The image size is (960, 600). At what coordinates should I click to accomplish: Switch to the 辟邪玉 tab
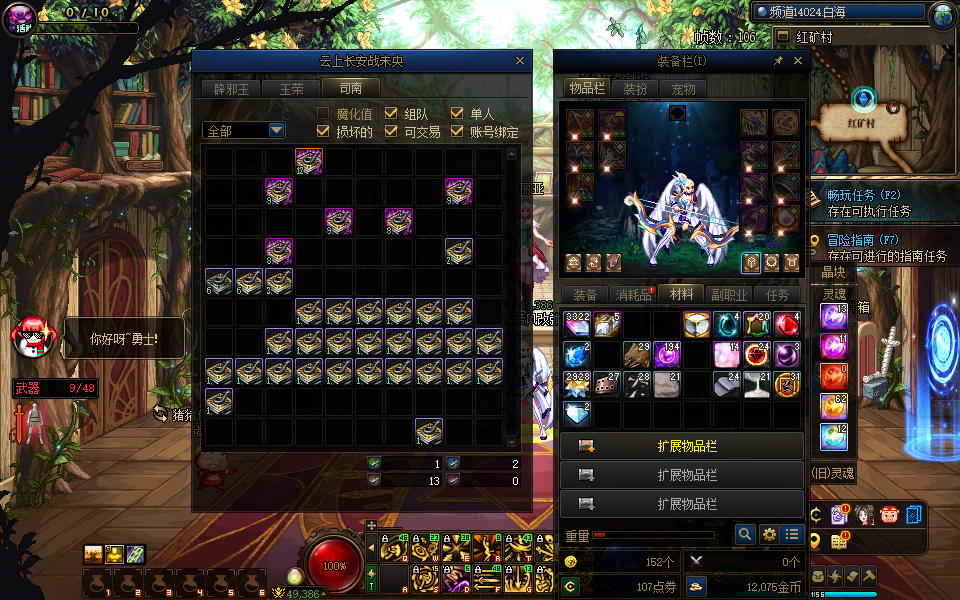[232, 88]
